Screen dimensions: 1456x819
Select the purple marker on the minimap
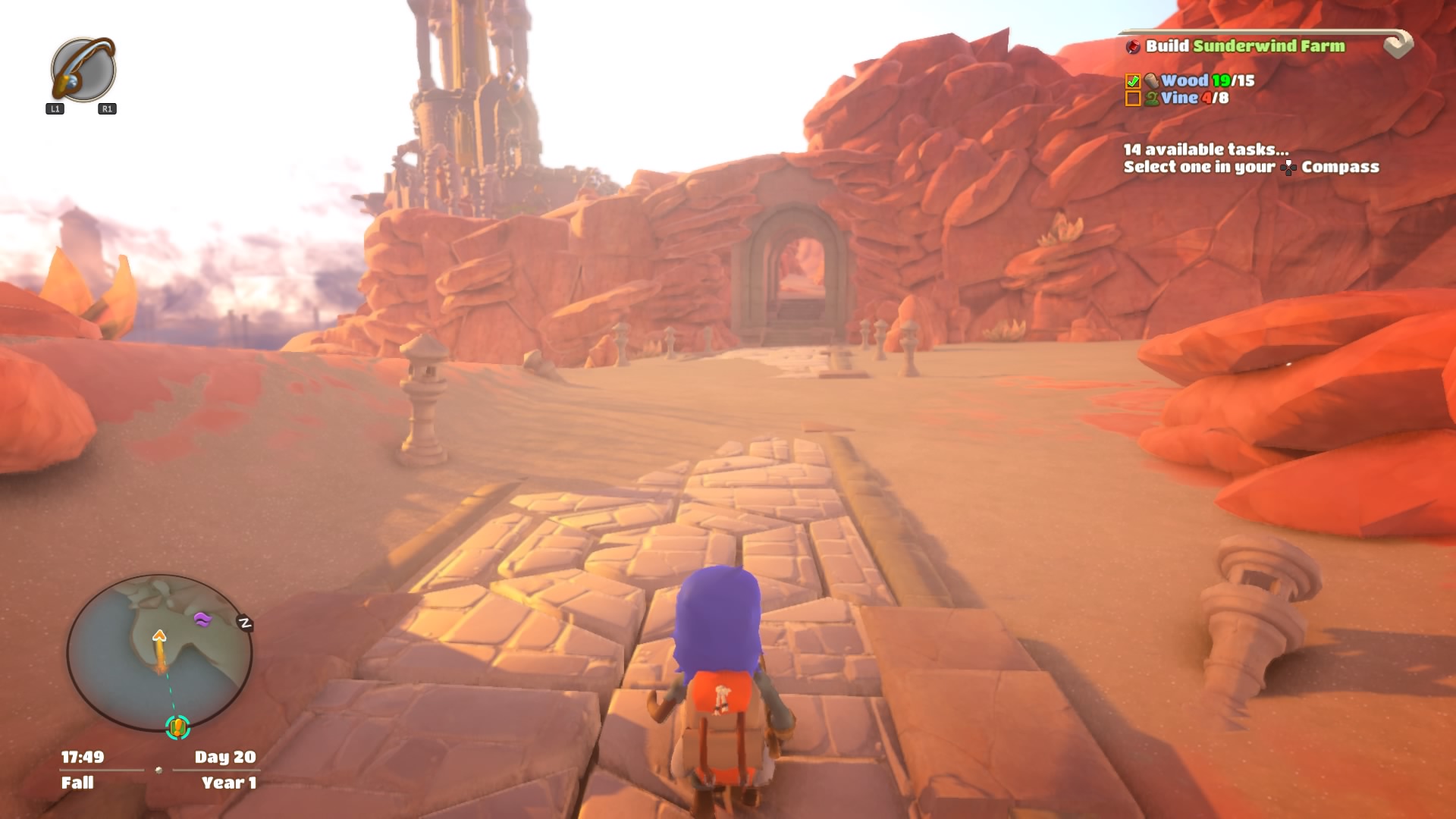pos(202,620)
